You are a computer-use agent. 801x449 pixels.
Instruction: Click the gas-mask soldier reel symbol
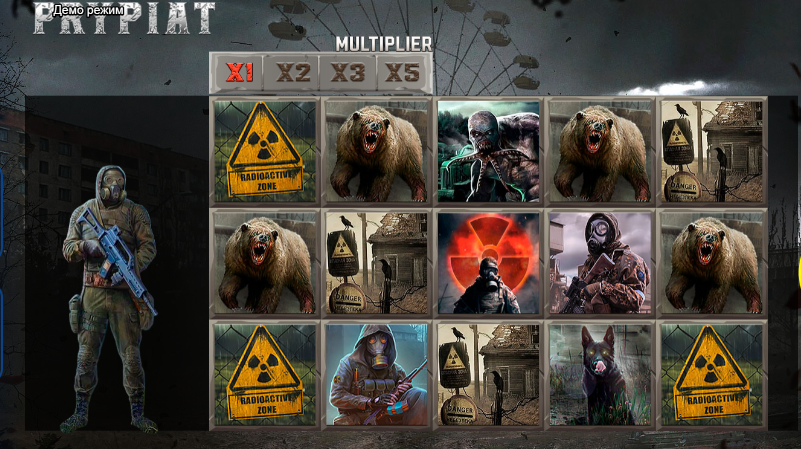600,263
